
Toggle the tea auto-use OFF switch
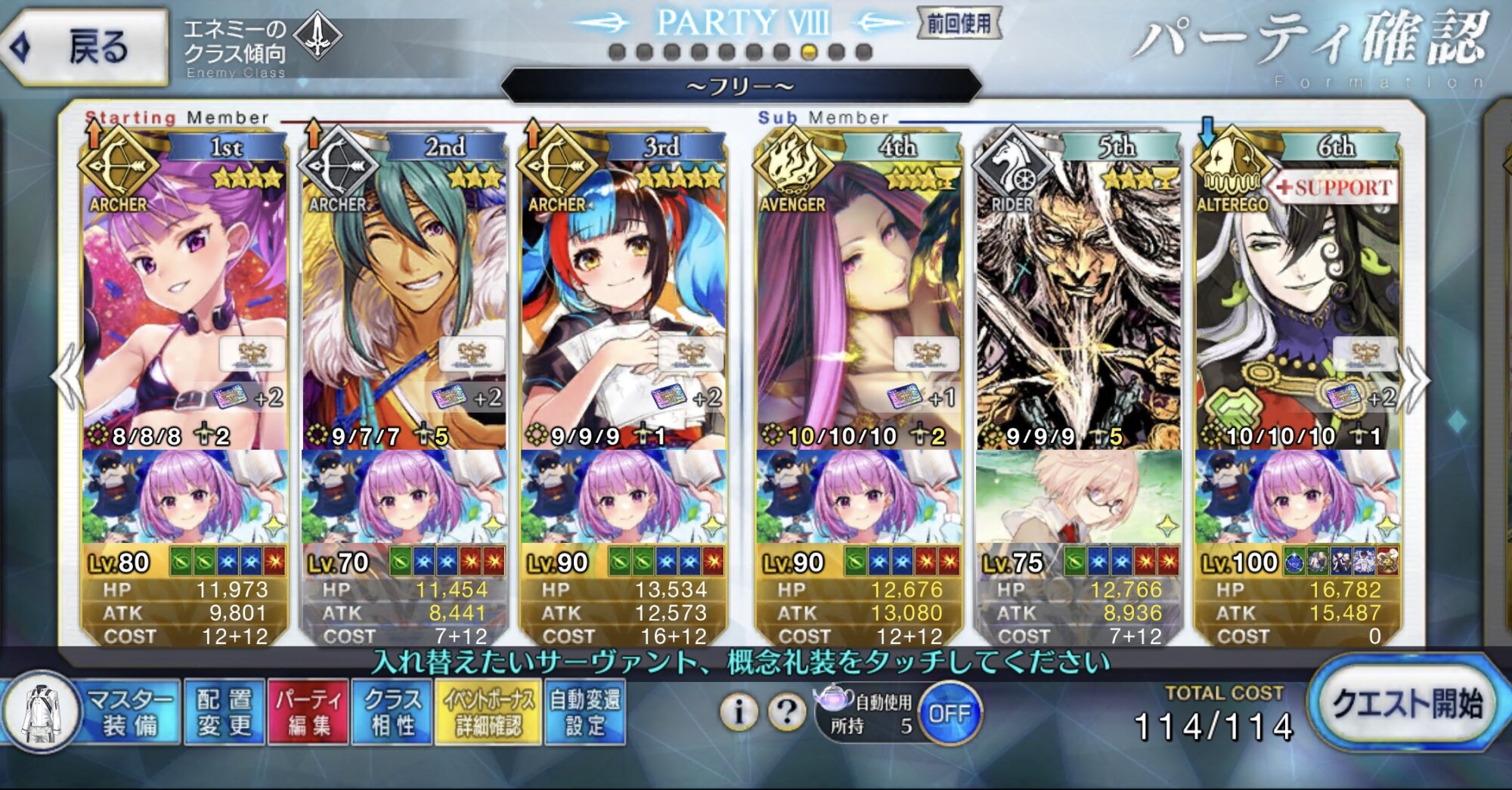(949, 713)
